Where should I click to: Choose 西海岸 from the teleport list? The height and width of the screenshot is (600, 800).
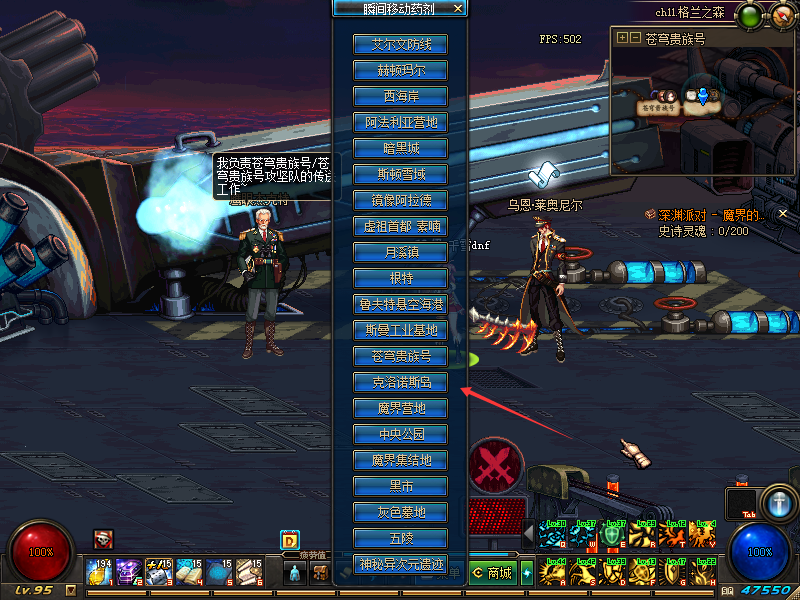400,96
